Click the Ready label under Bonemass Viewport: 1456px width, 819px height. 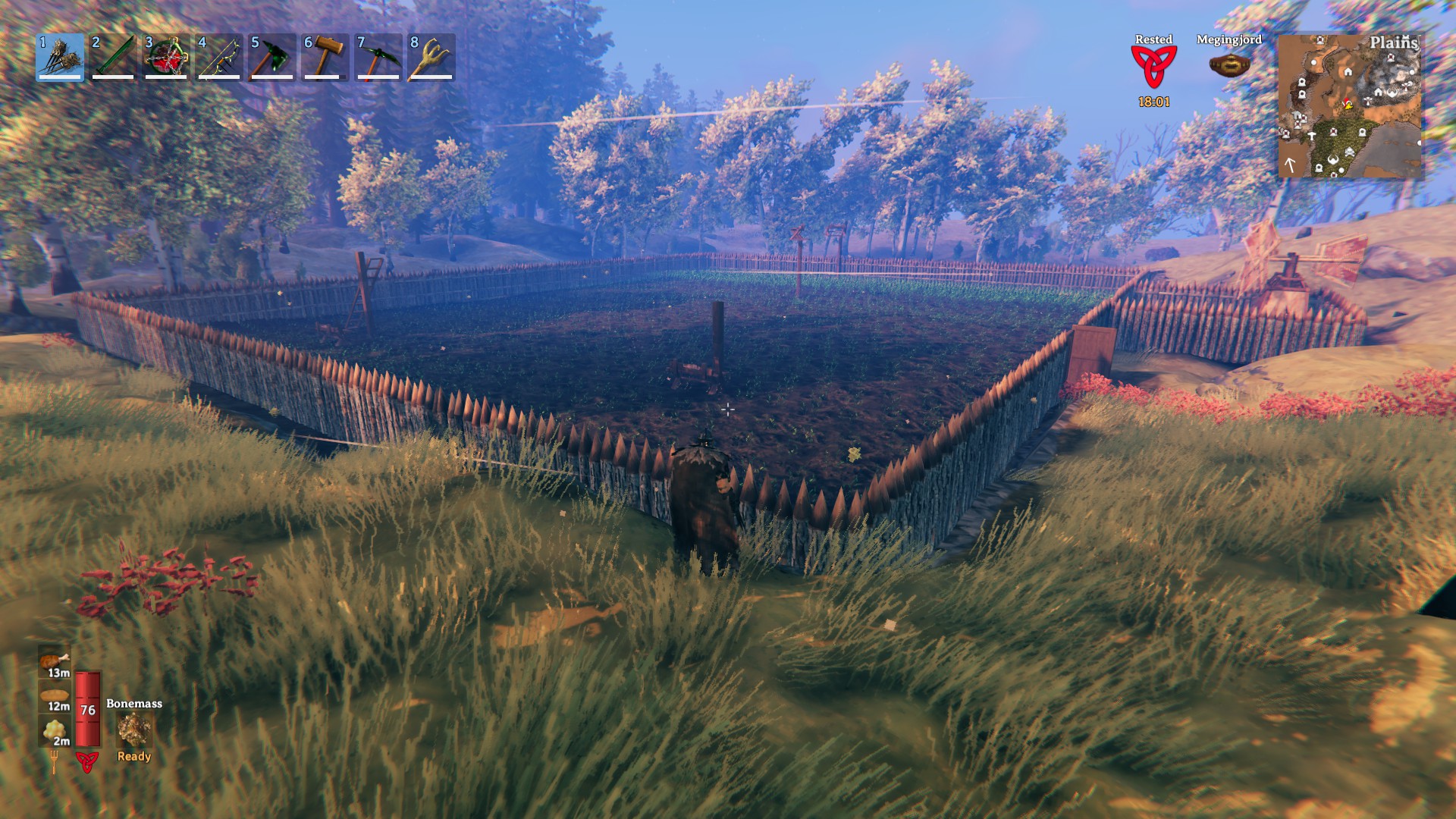coord(133,756)
